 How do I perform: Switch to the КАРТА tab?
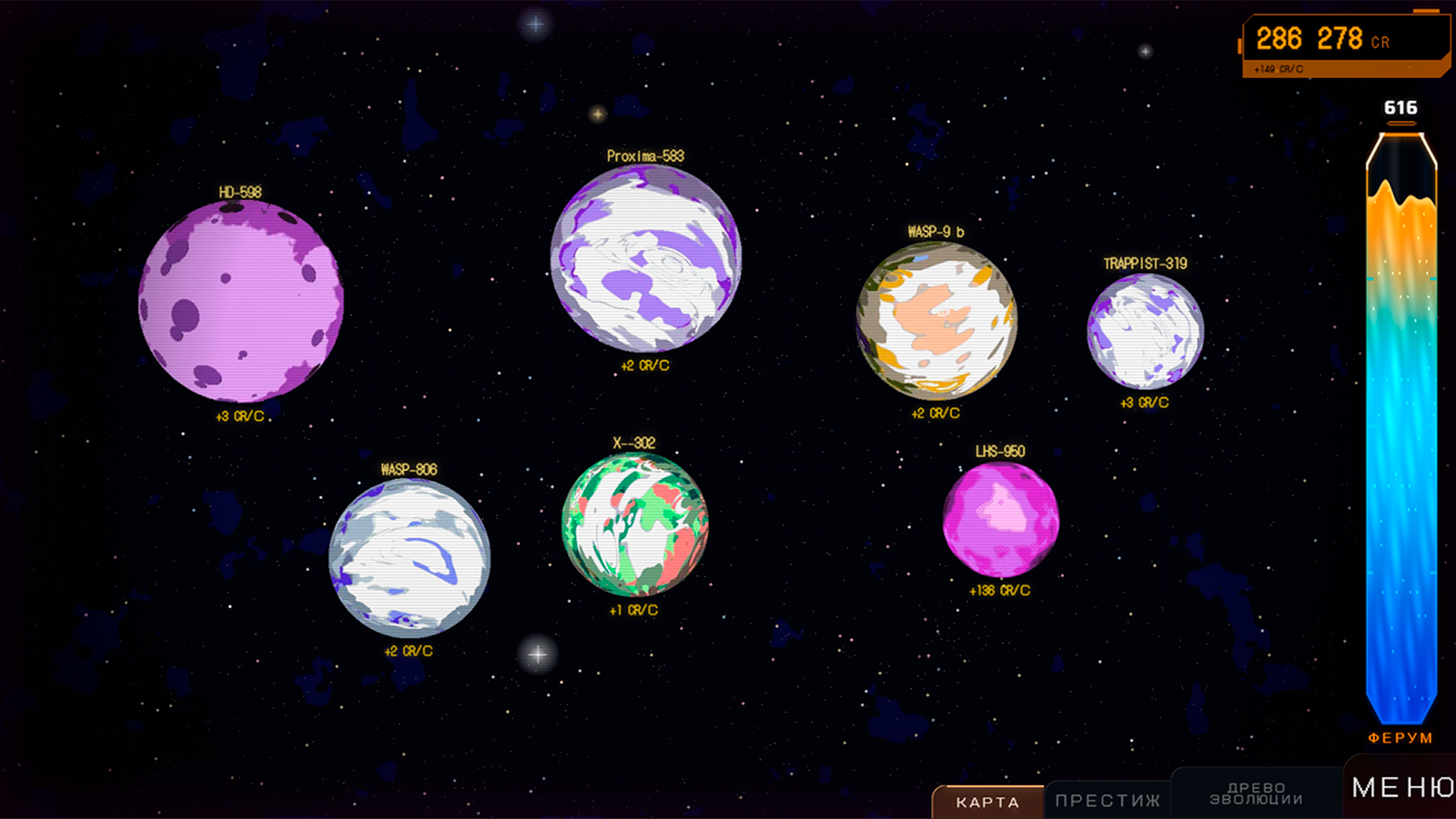987,802
